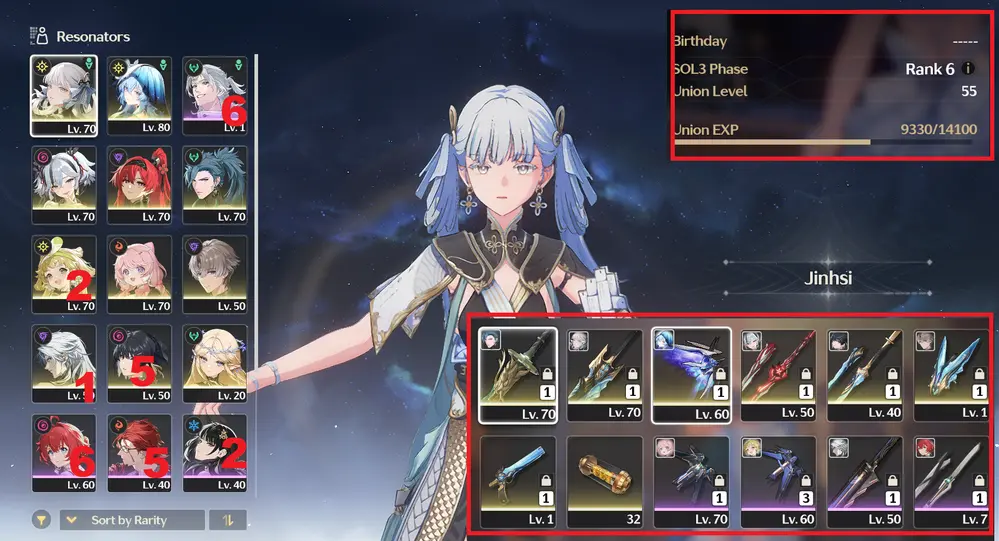Select the red sword weapon at Lv. 50

pos(777,373)
